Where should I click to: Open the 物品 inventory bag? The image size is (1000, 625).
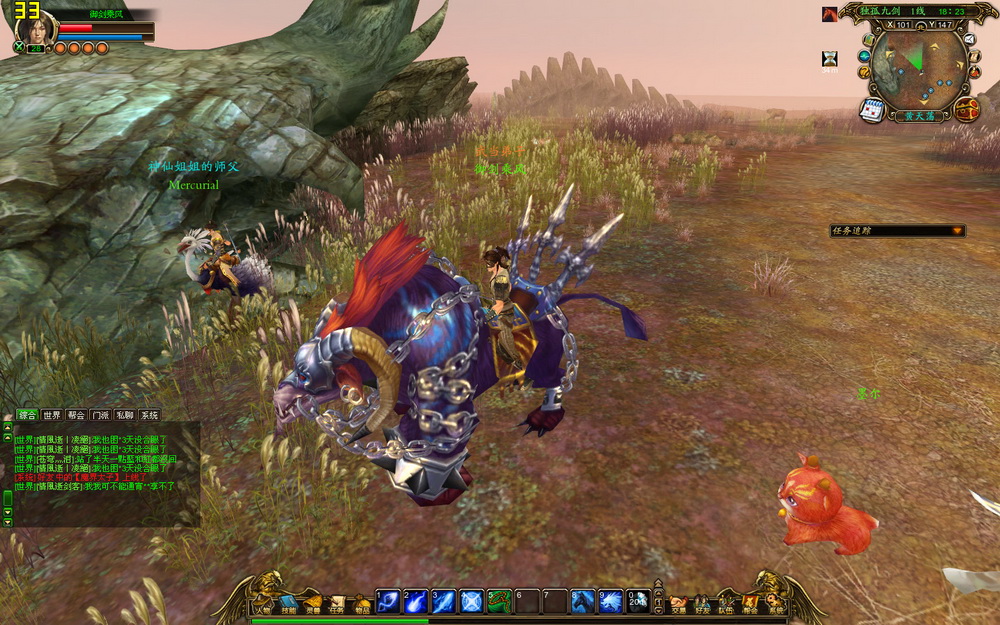(362, 604)
